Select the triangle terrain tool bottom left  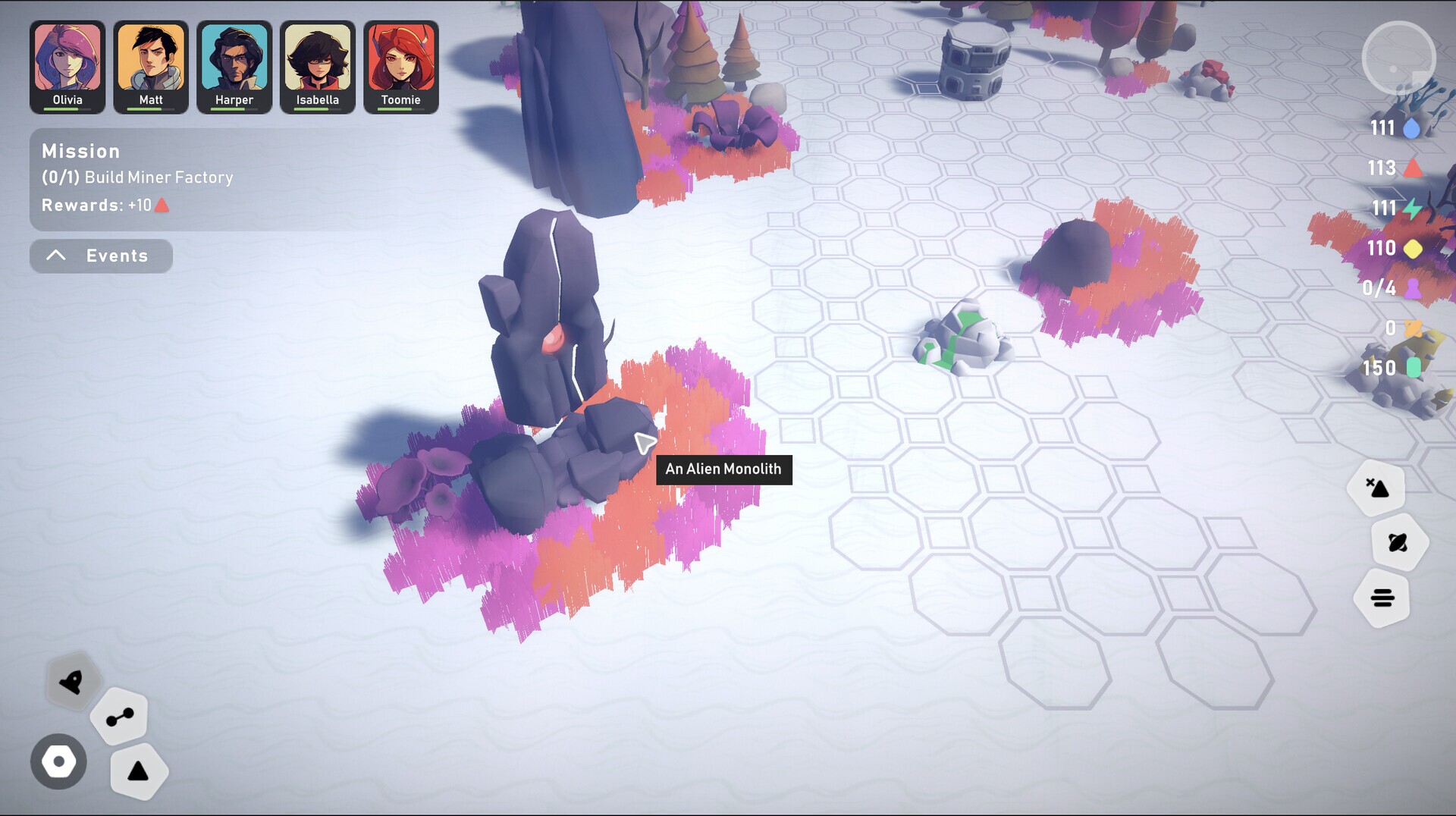pyautogui.click(x=139, y=771)
